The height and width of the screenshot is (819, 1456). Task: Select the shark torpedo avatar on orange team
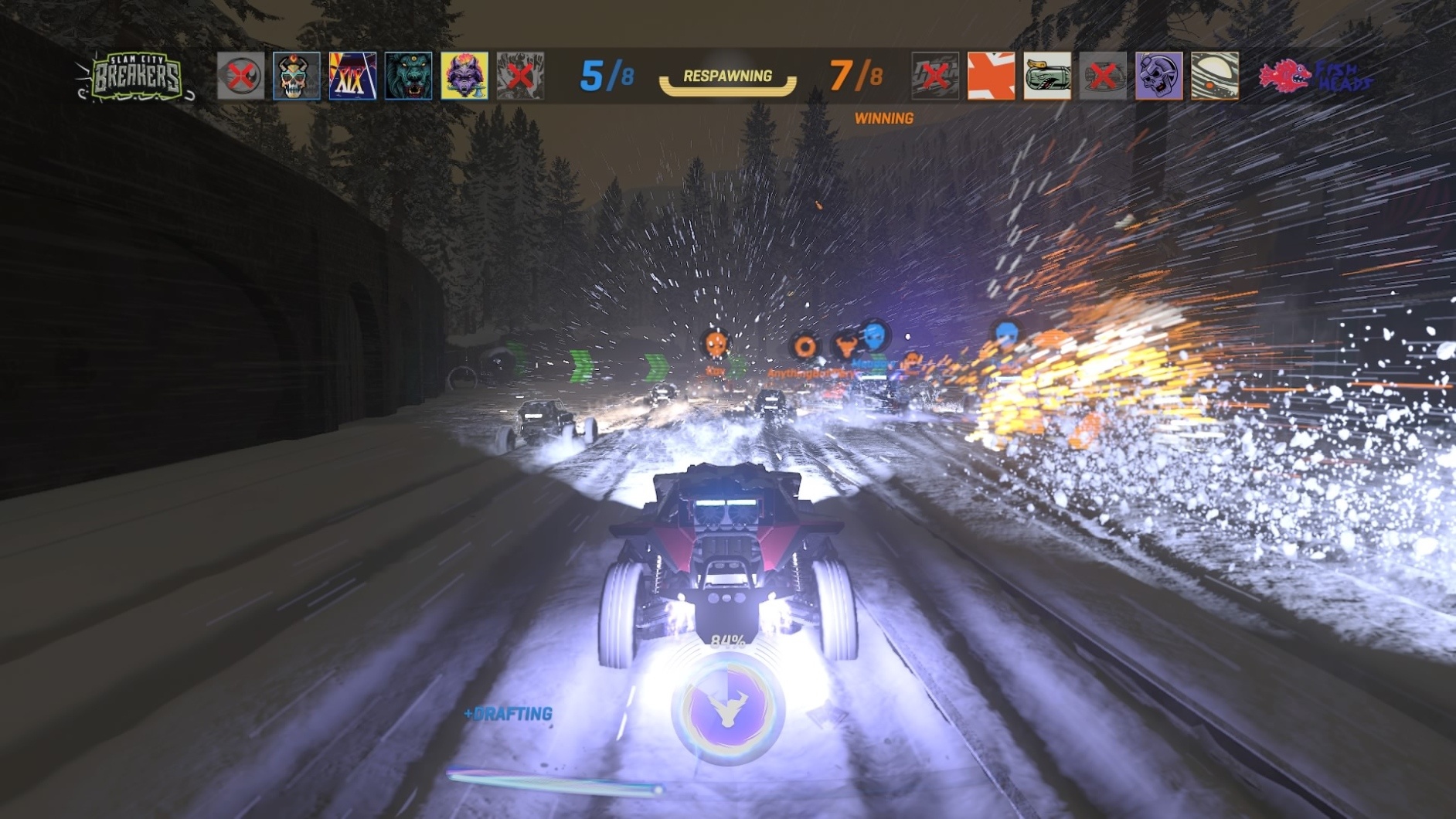1047,77
